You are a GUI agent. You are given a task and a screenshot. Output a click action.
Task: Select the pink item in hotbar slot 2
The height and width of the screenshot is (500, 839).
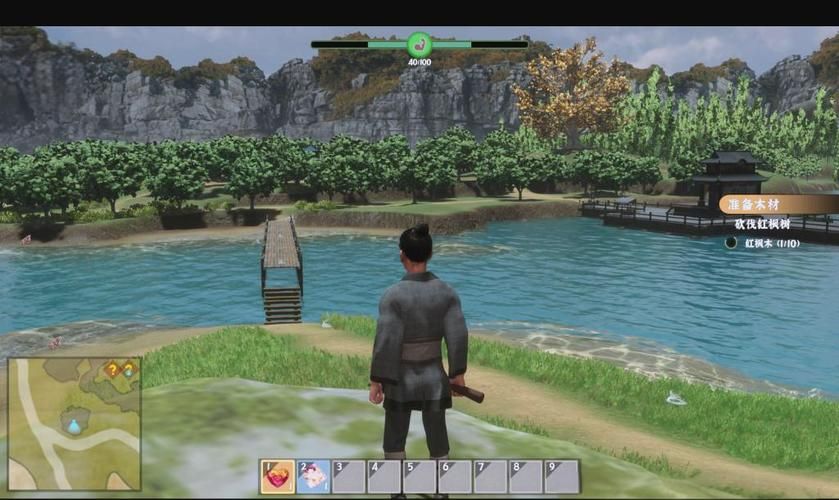(313, 477)
